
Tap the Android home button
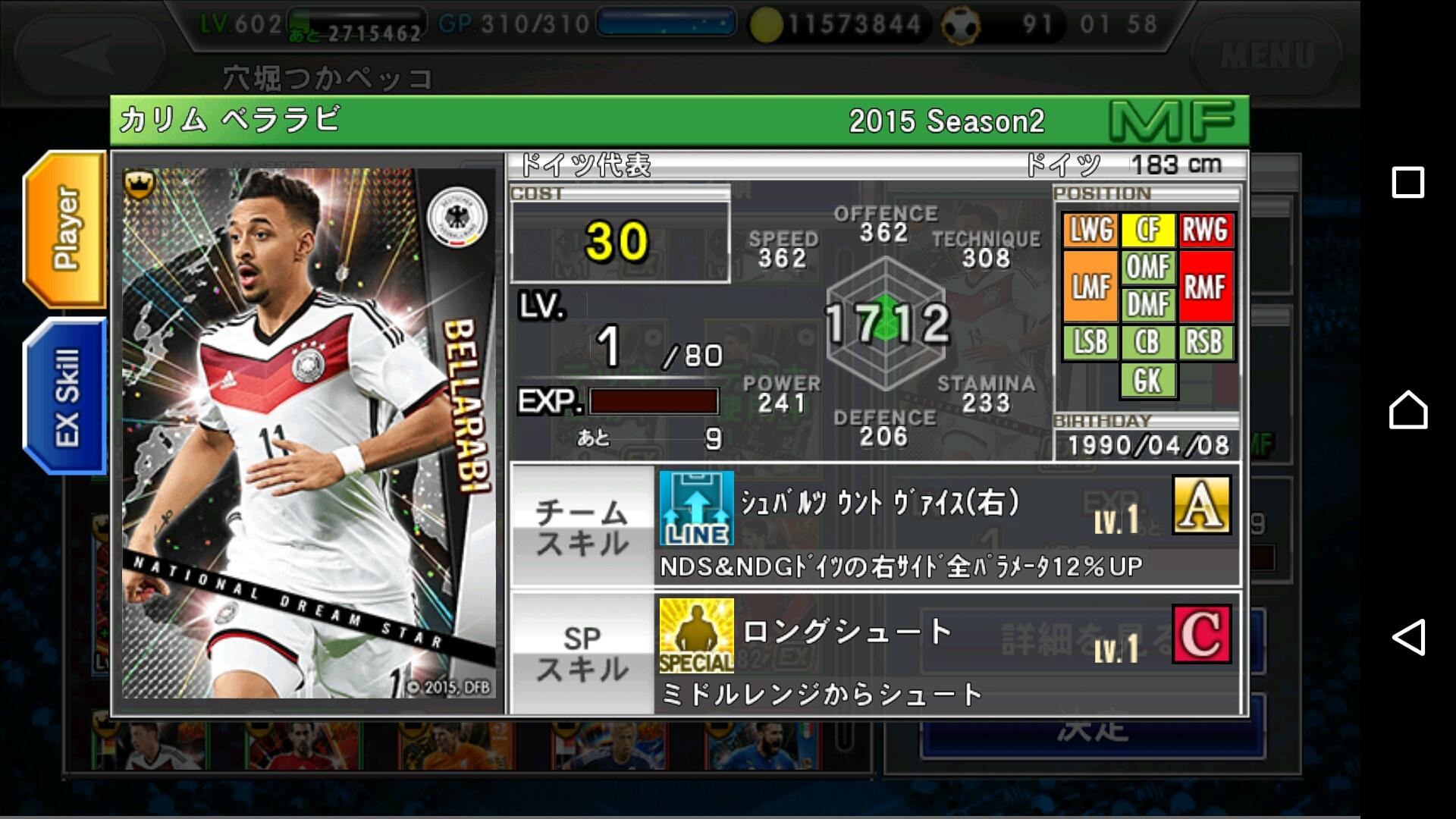pos(1407,410)
